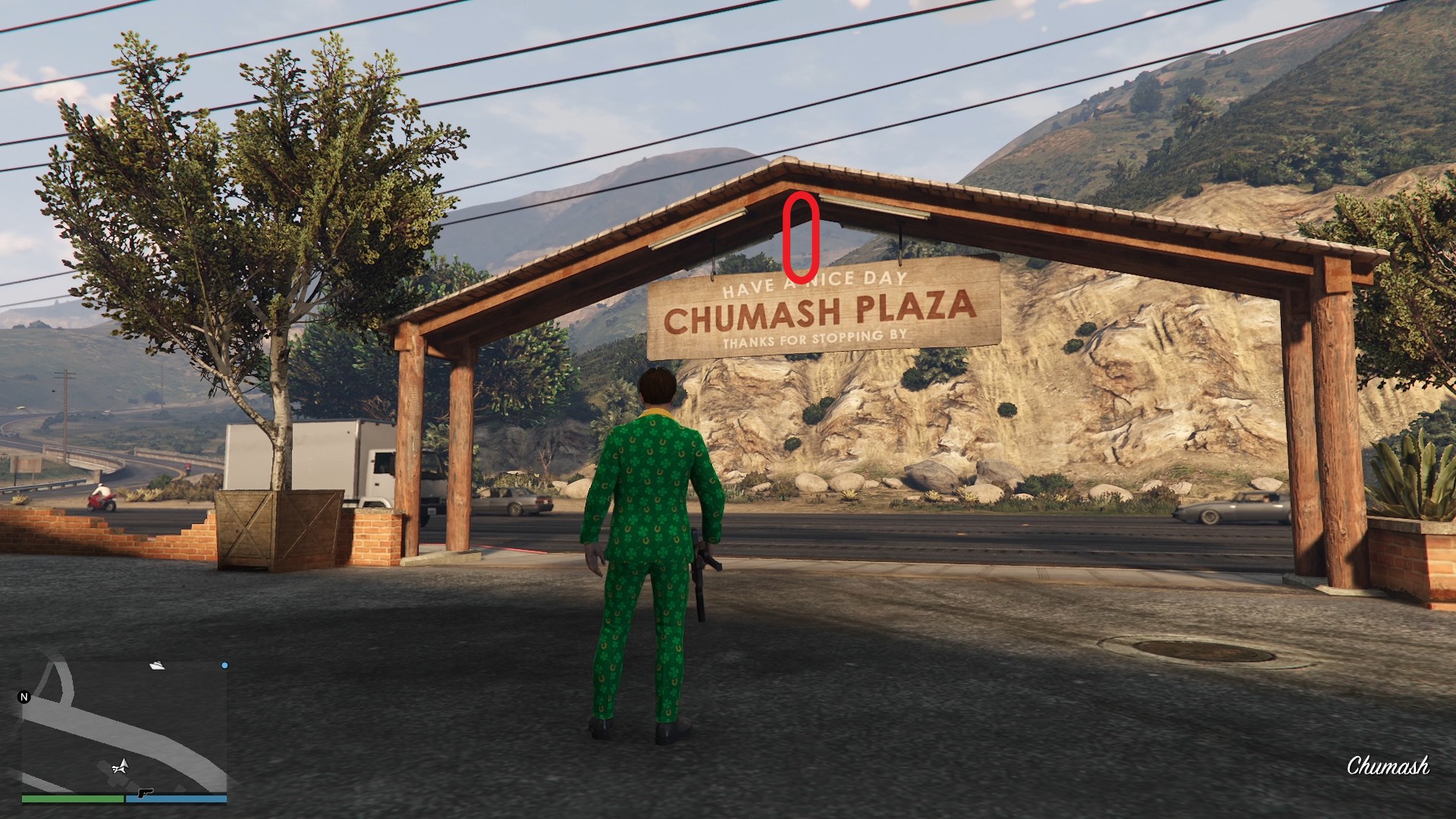Click the N compass marker on the minimap

[24, 697]
